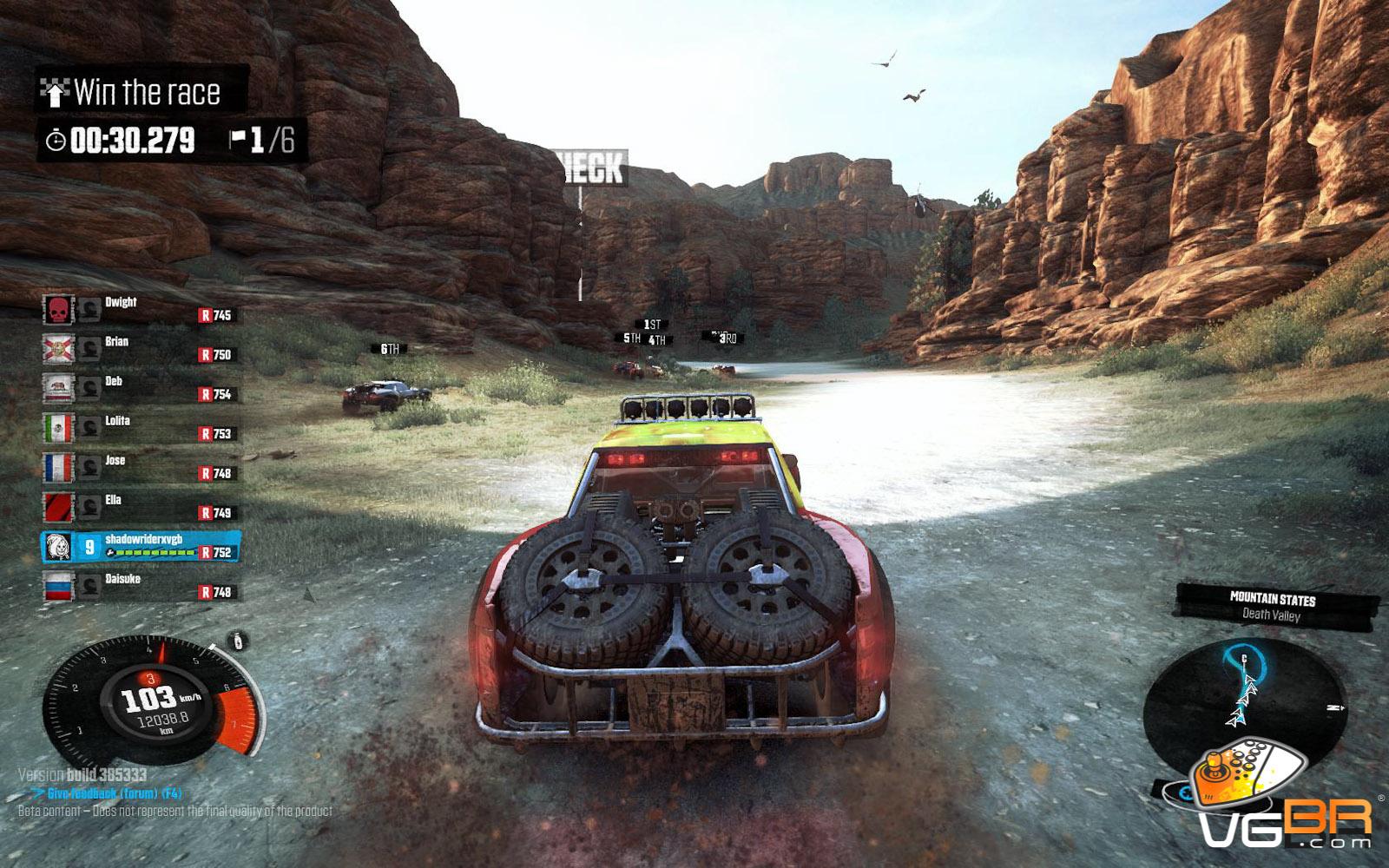The width and height of the screenshot is (1389, 868).
Task: Select Dwight in the racer list
Action: 139,308
